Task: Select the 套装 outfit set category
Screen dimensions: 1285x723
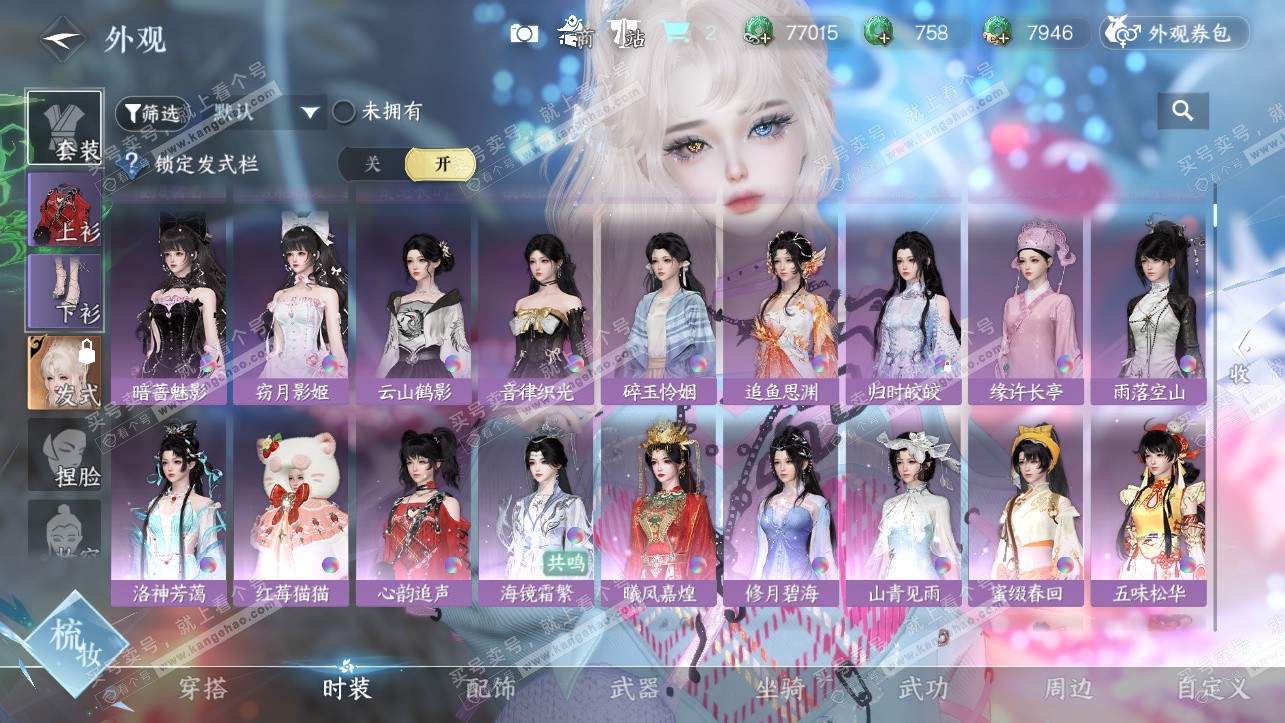Action: [x=64, y=128]
